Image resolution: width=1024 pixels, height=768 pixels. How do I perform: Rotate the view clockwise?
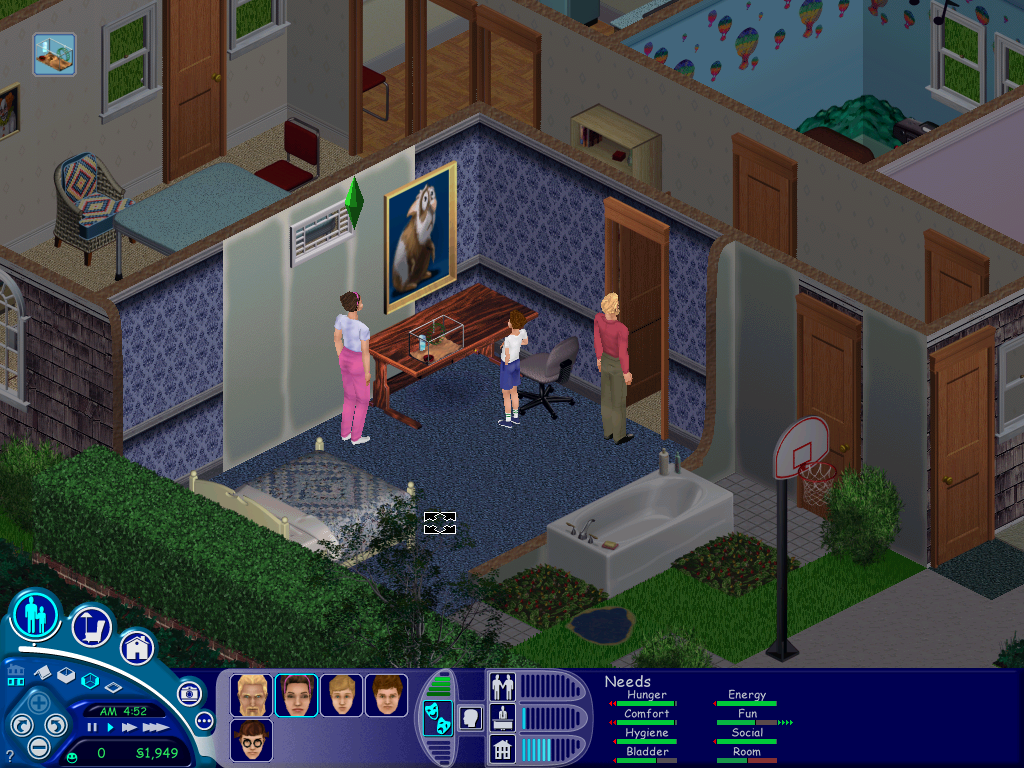coord(58,725)
